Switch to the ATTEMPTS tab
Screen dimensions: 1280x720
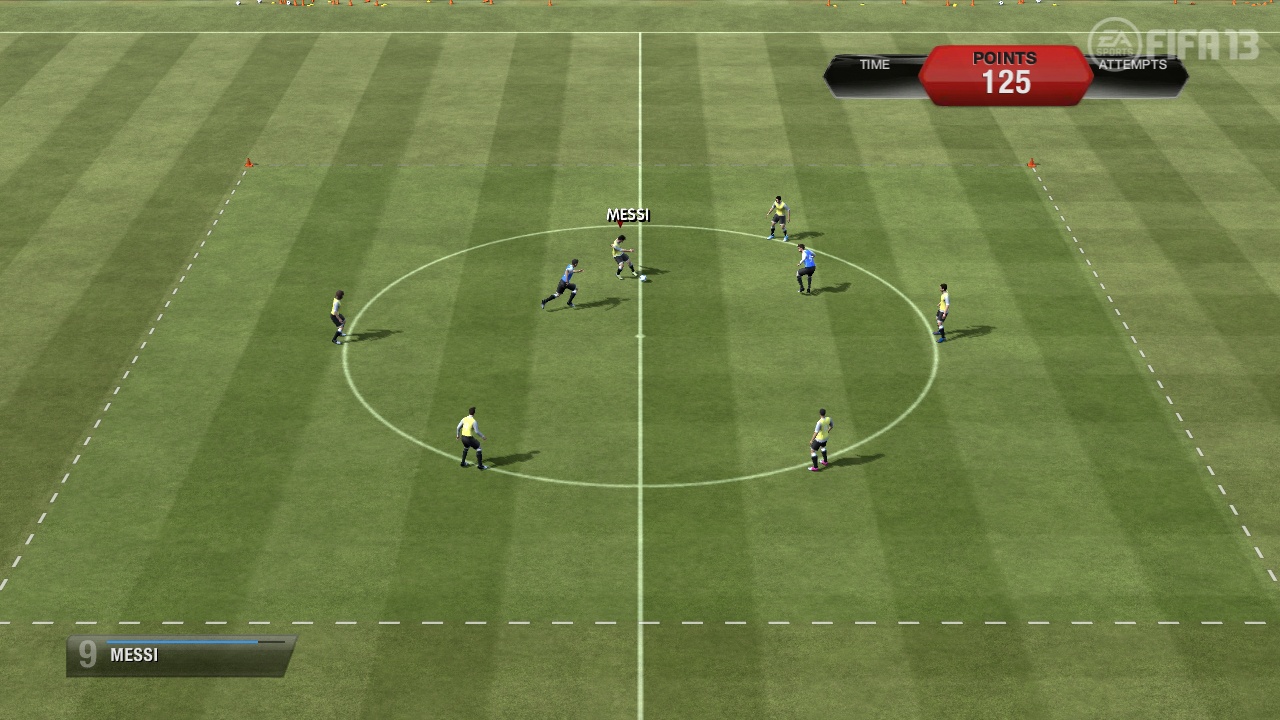coord(1133,64)
